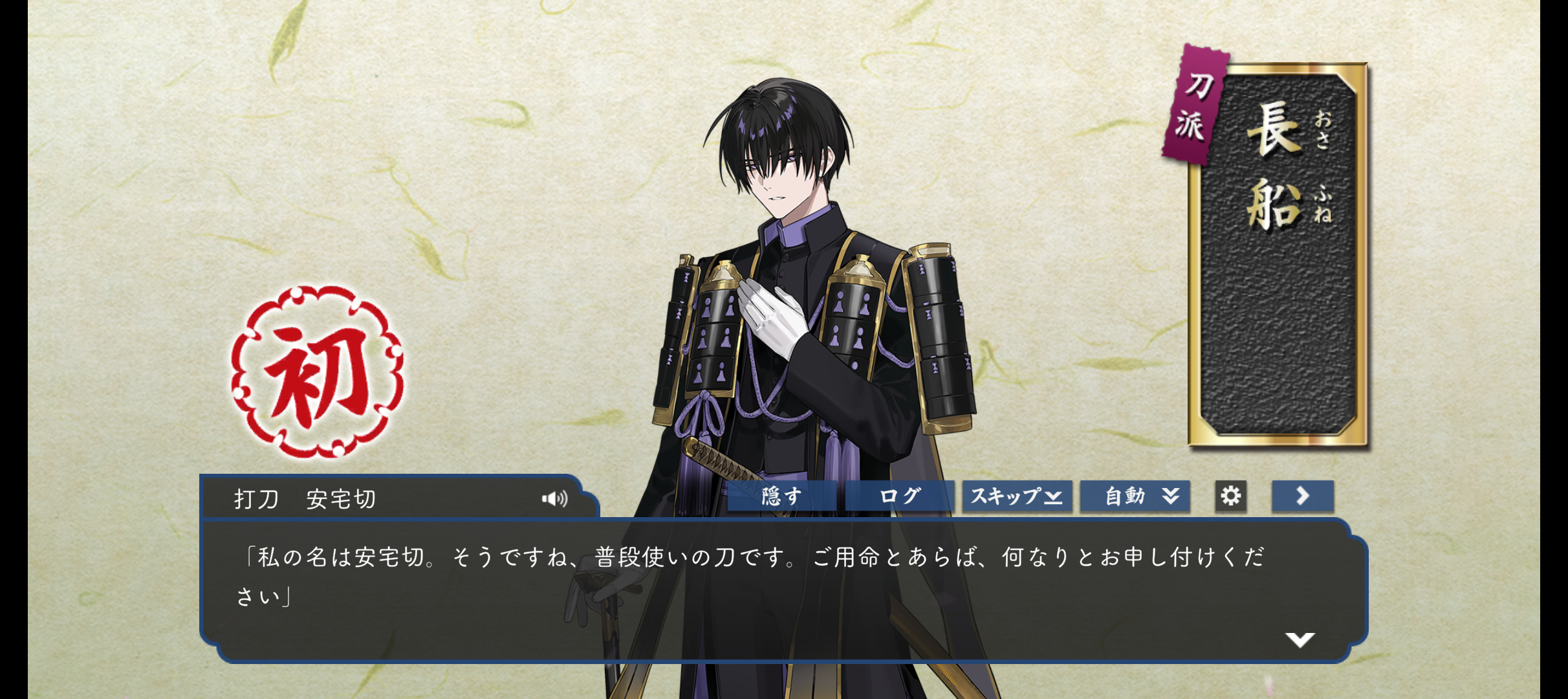
Task: Toggle 自動 auto-advance mode
Action: point(1135,496)
